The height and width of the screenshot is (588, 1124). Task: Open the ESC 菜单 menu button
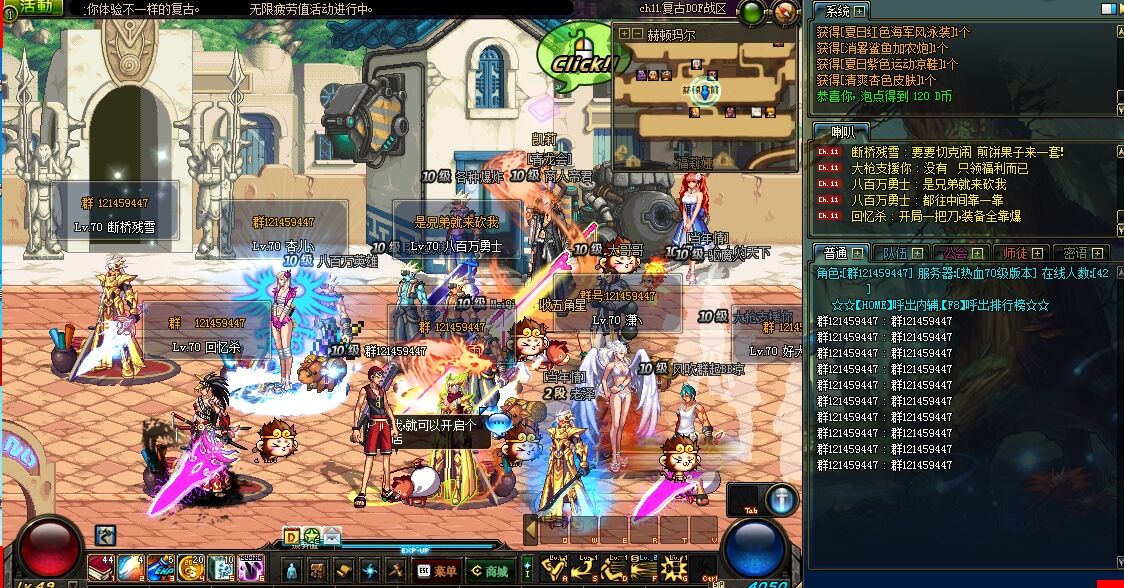click(438, 570)
